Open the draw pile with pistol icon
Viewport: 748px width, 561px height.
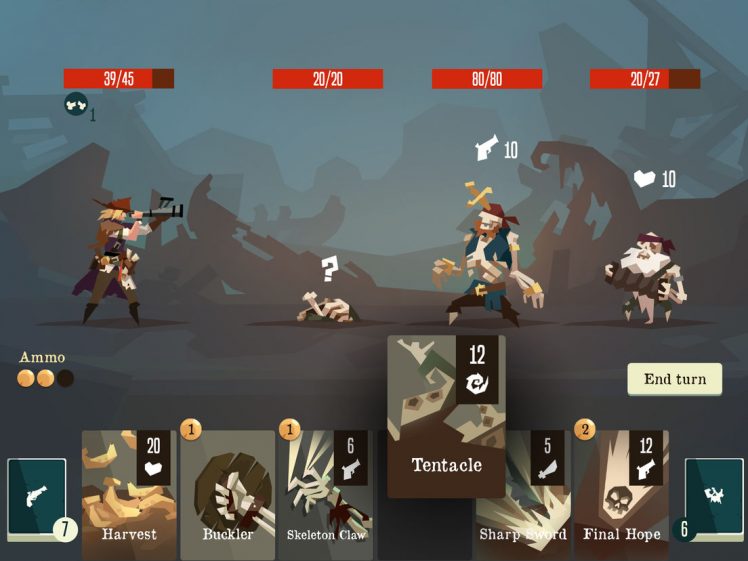pyautogui.click(x=37, y=497)
